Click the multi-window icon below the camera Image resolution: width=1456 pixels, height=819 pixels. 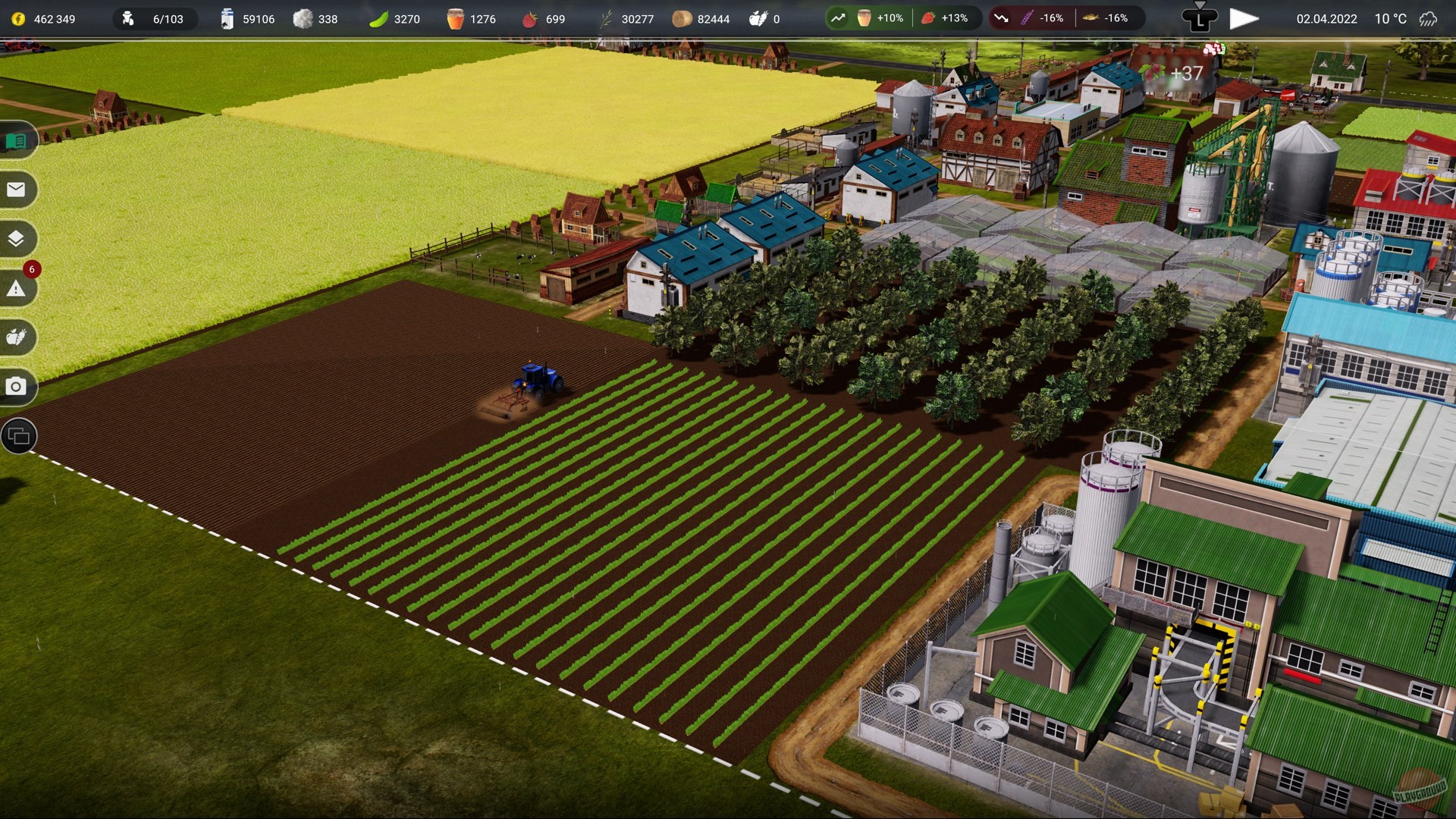pos(17,436)
